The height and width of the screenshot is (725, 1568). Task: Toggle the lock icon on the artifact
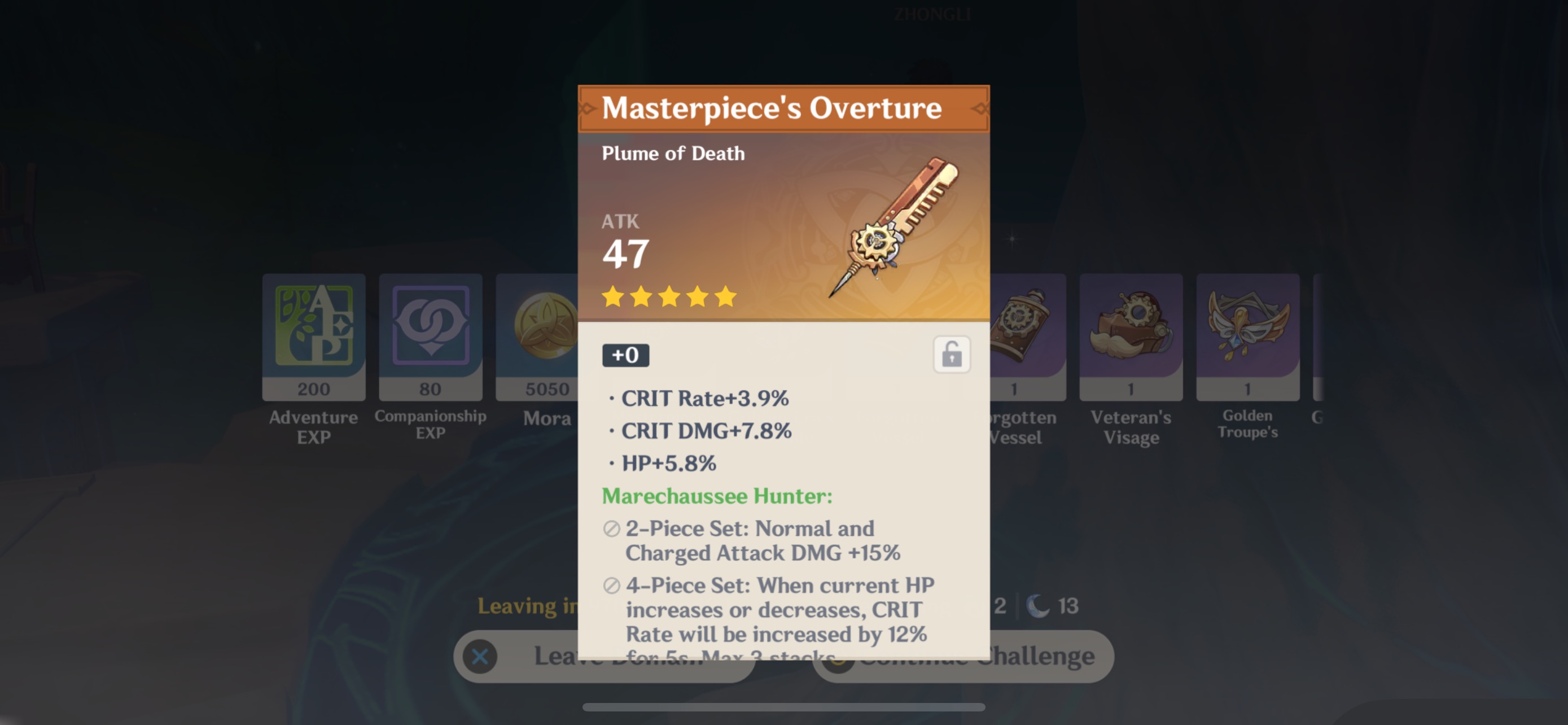point(952,354)
